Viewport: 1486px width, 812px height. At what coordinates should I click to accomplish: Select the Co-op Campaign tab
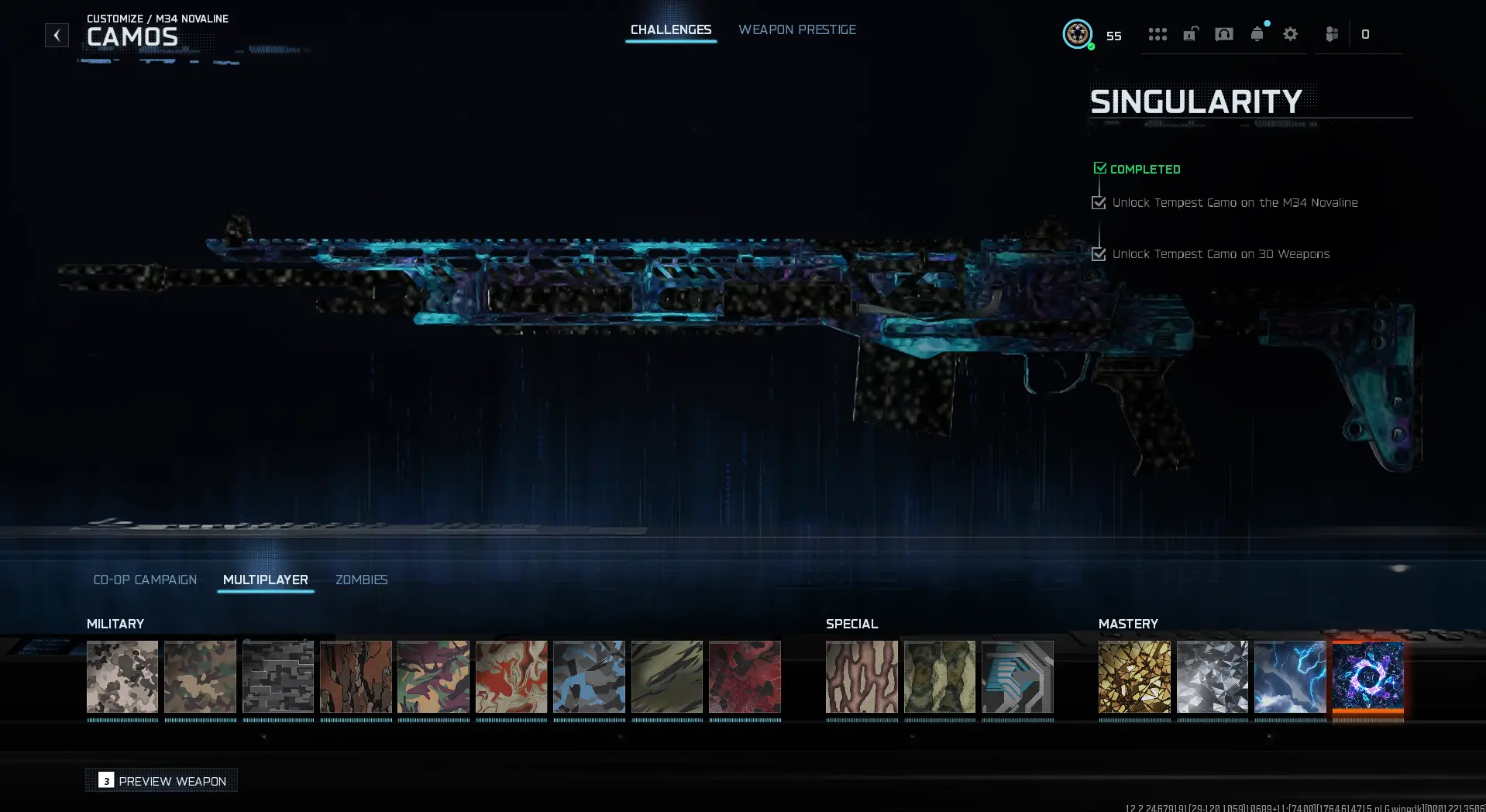pyautogui.click(x=145, y=580)
